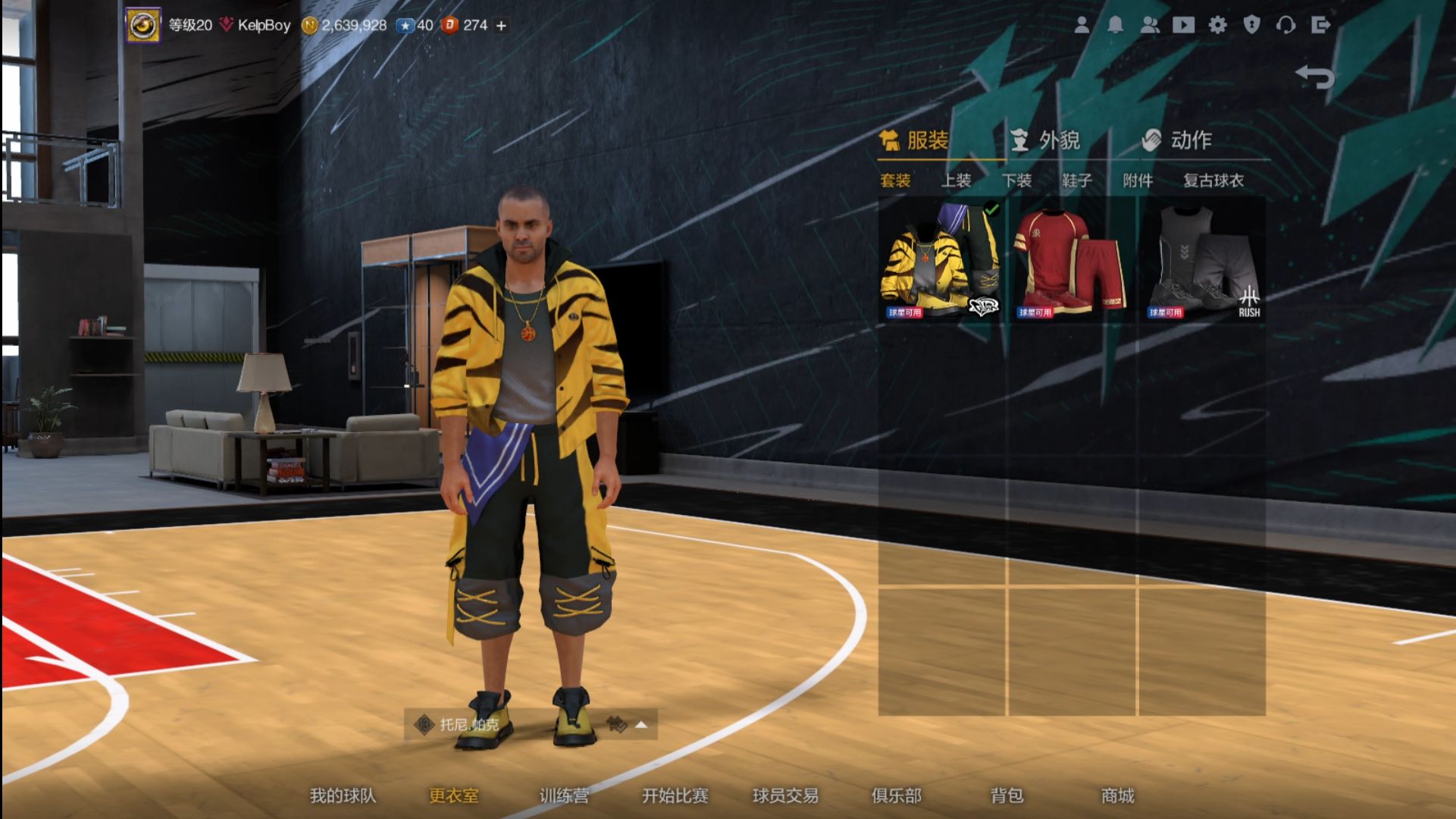This screenshot has height=819, width=1456.
Task: Click the video/media icon in top bar
Action: pyautogui.click(x=1185, y=25)
